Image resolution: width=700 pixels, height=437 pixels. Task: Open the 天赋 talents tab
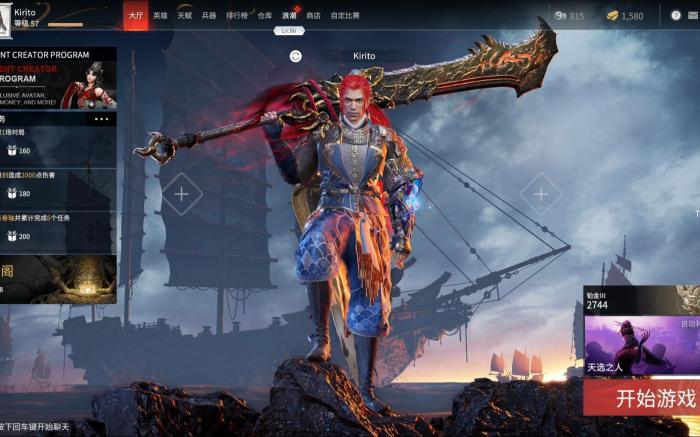click(185, 16)
